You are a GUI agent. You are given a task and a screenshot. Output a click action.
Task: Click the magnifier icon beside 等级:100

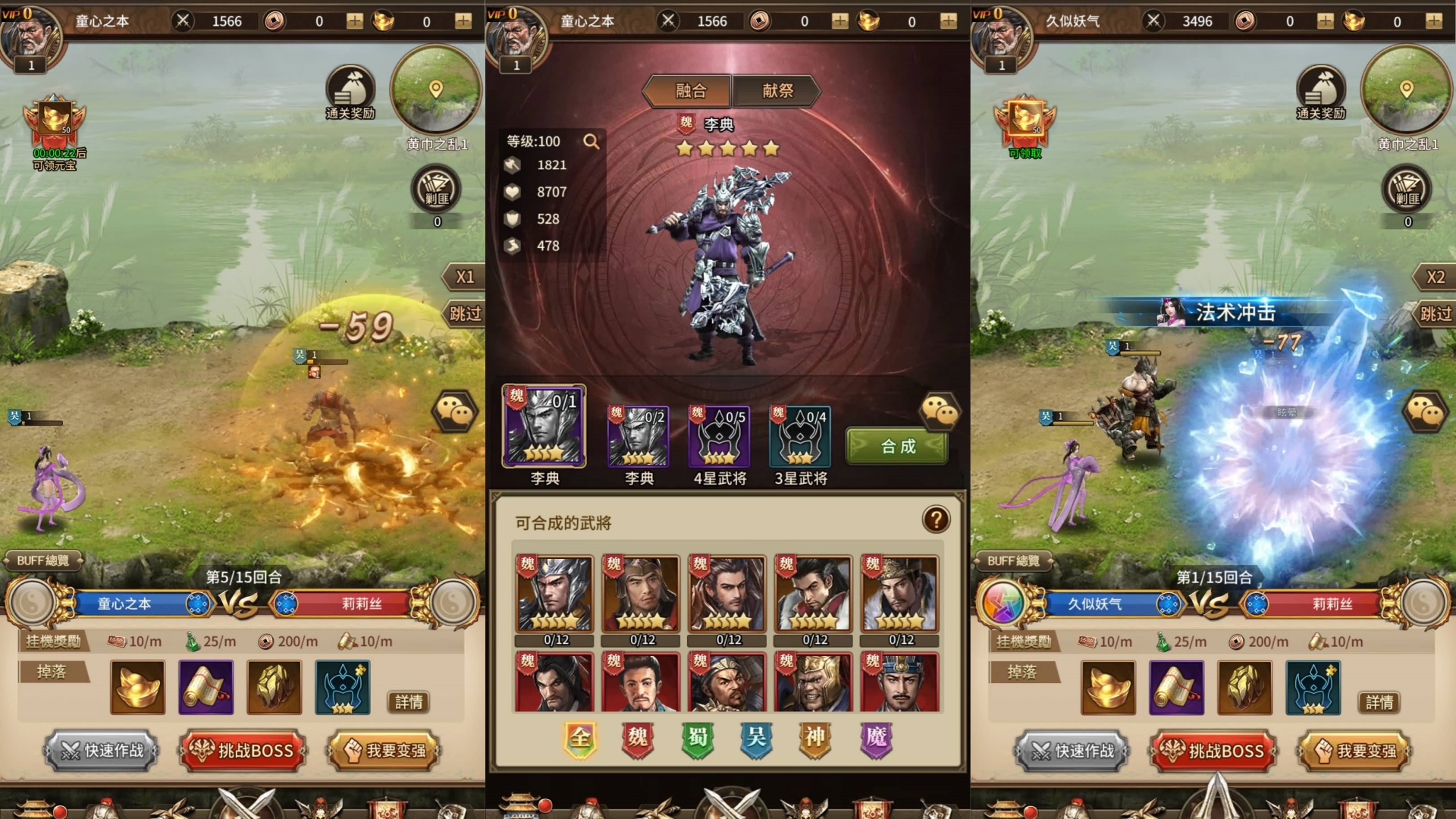pyautogui.click(x=592, y=141)
